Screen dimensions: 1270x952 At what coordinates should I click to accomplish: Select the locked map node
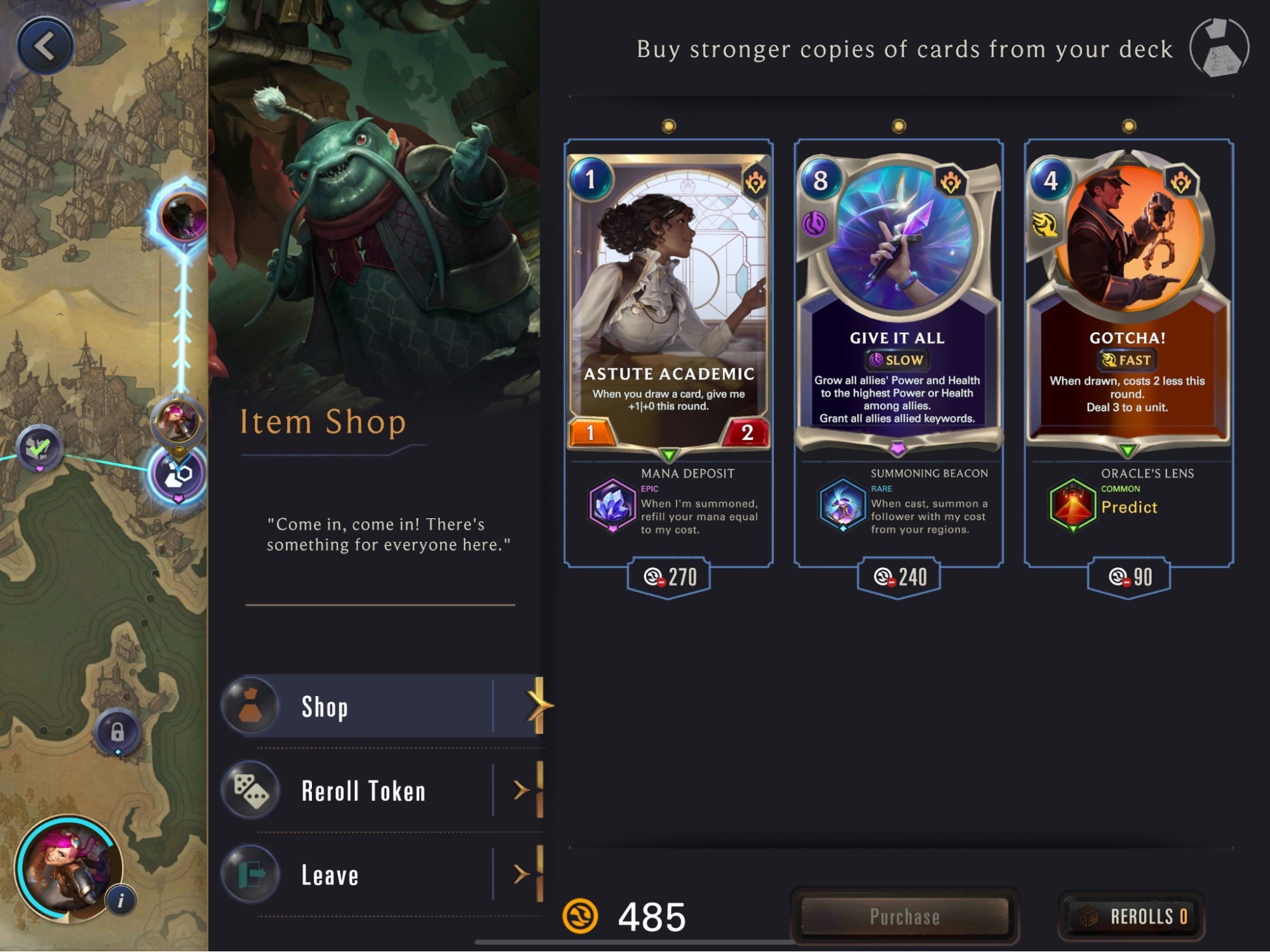118,732
